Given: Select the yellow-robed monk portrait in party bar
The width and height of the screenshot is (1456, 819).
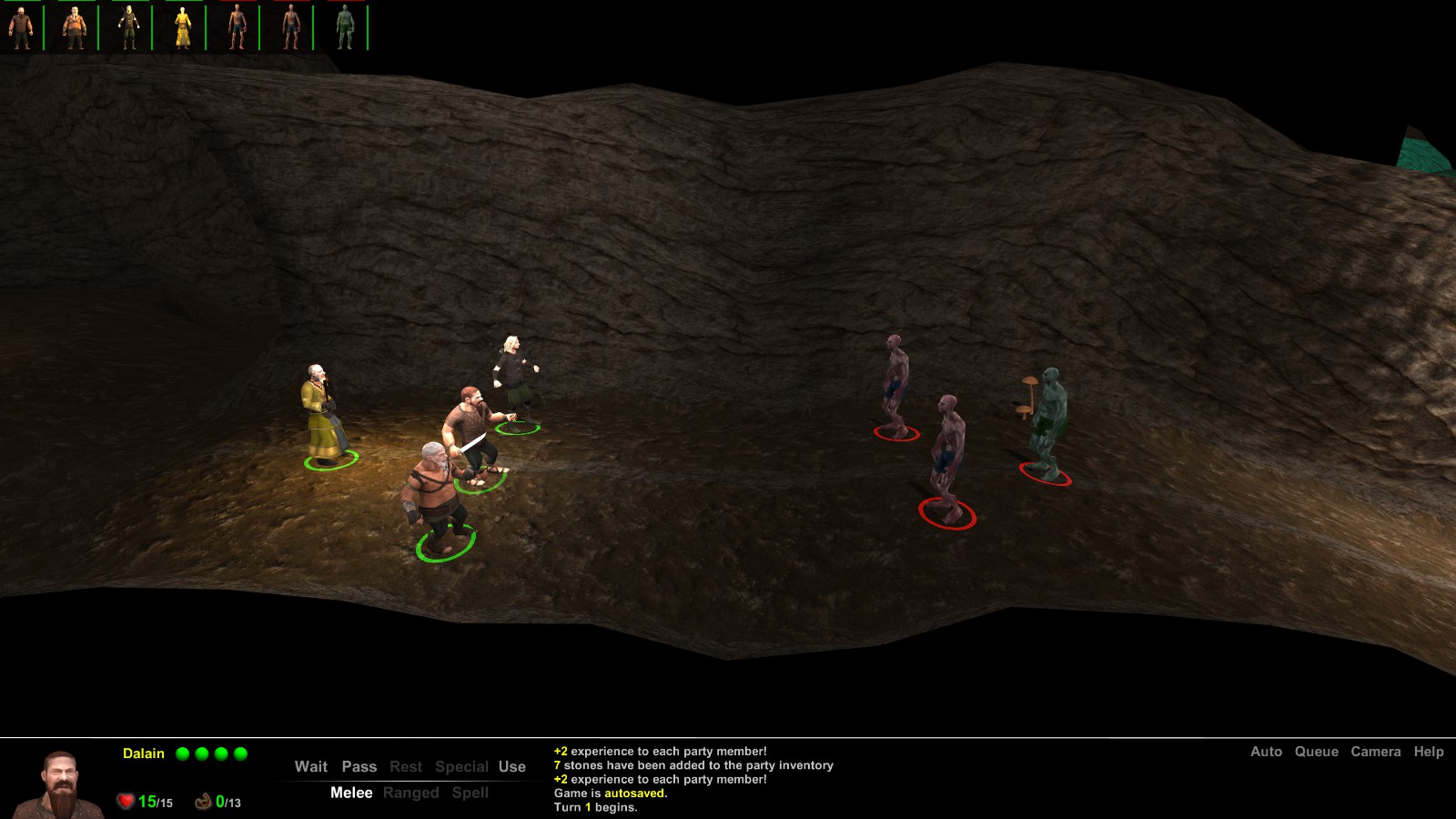Looking at the screenshot, I should coord(183,25).
